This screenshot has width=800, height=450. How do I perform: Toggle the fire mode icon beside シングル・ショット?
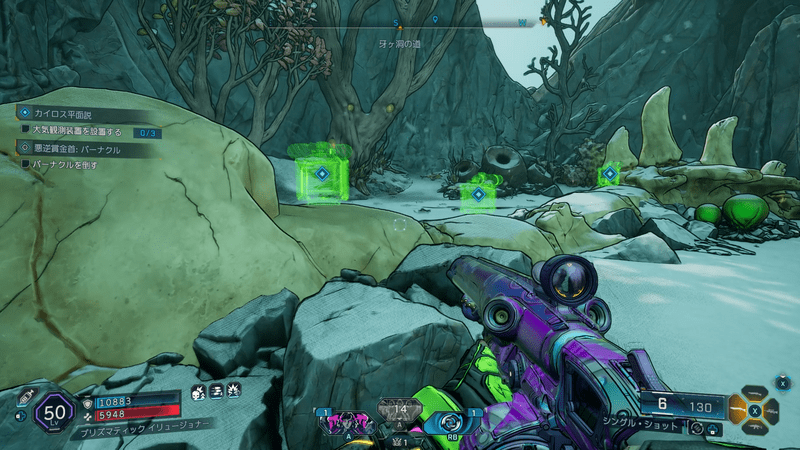click(x=696, y=428)
